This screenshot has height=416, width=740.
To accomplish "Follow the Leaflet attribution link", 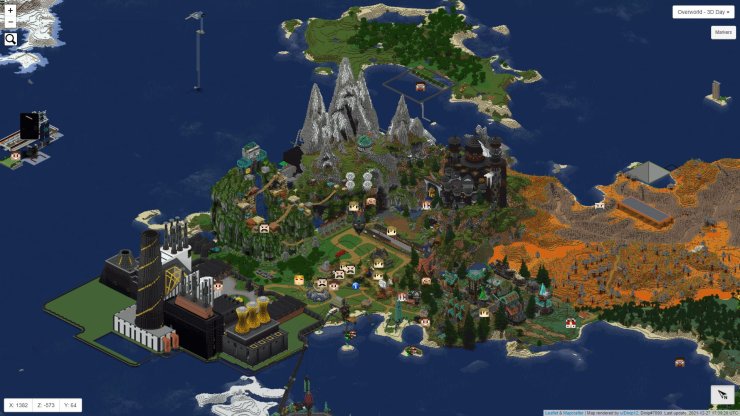I will click(x=550, y=412).
